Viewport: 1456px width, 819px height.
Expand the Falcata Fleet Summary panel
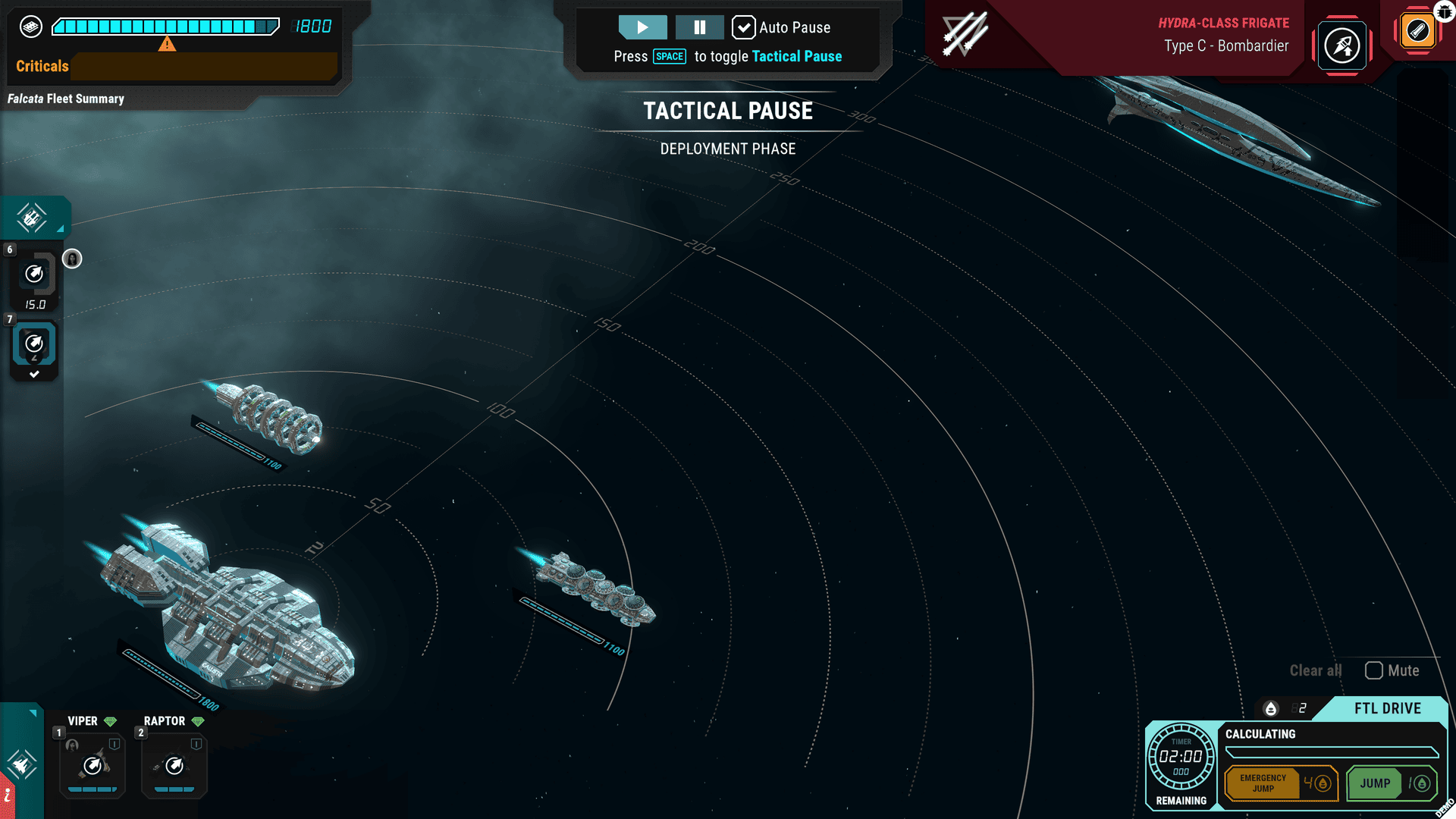(66, 99)
